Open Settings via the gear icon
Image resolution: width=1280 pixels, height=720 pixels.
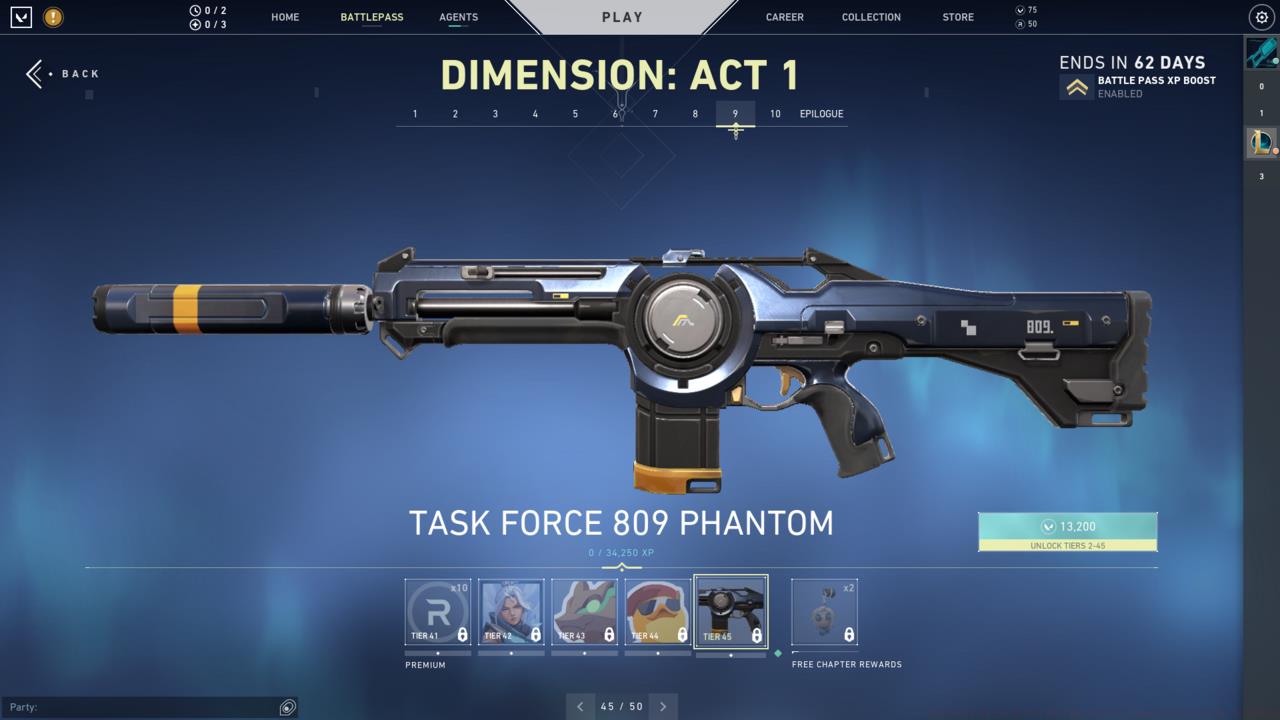pos(1260,17)
